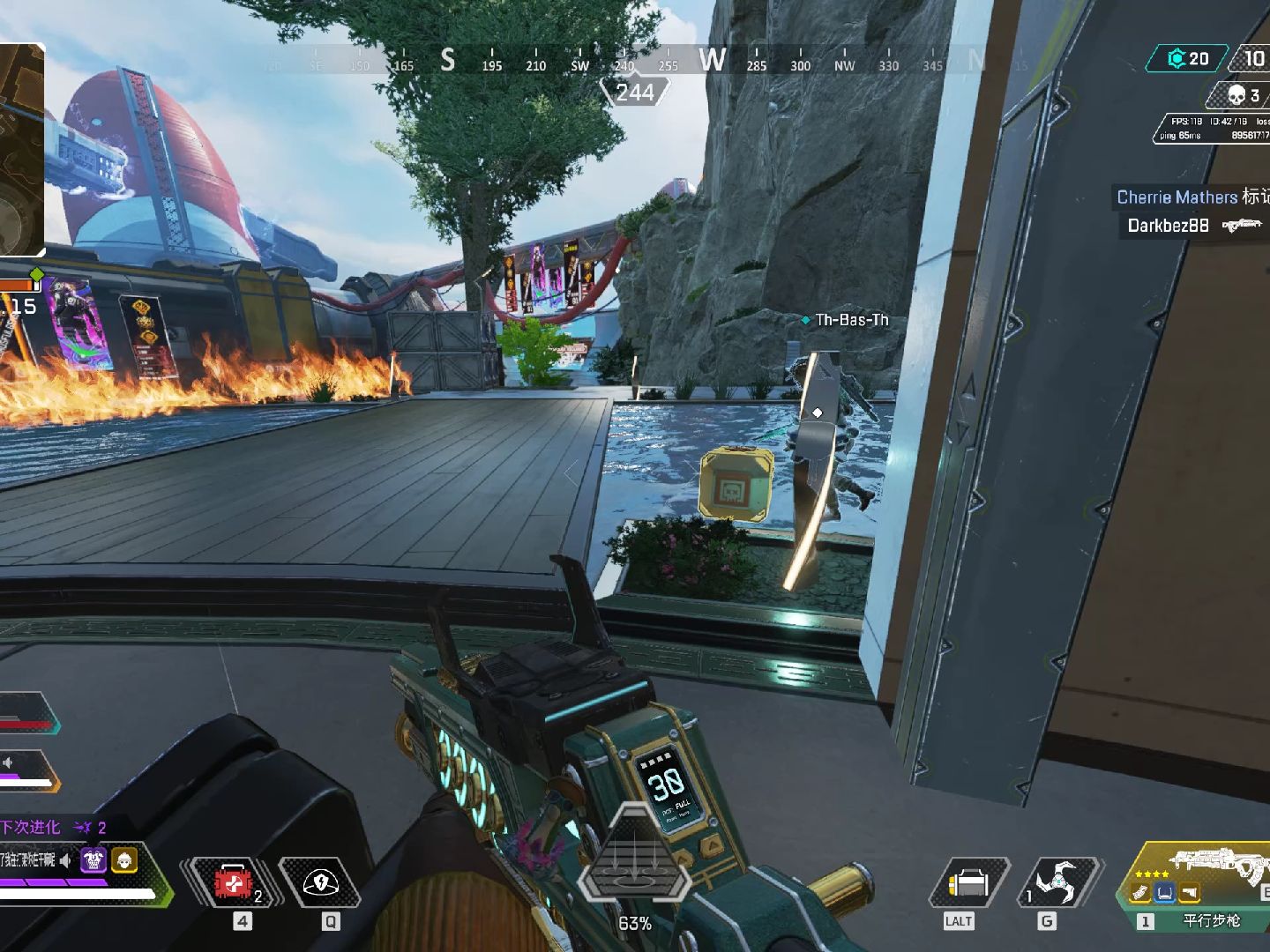
Task: Click the purple skull perk icon
Action: click(93, 859)
